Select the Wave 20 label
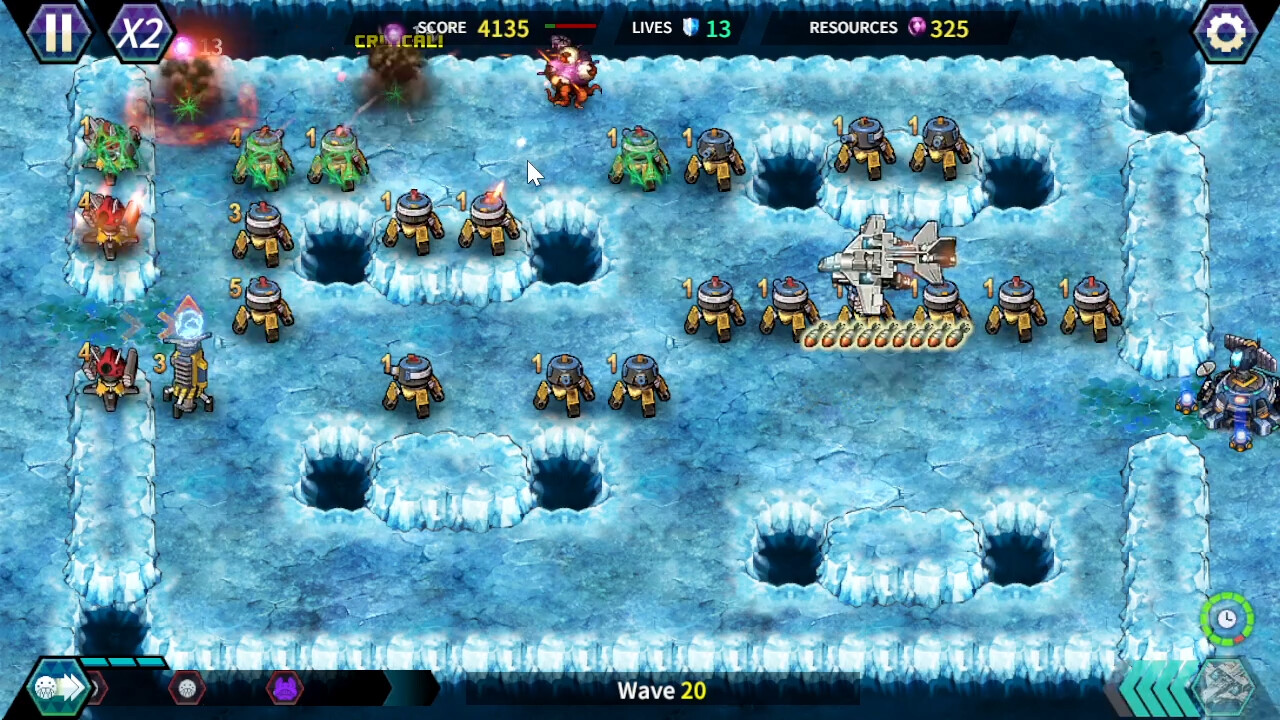Screen dimensions: 1280x720 coord(661,690)
